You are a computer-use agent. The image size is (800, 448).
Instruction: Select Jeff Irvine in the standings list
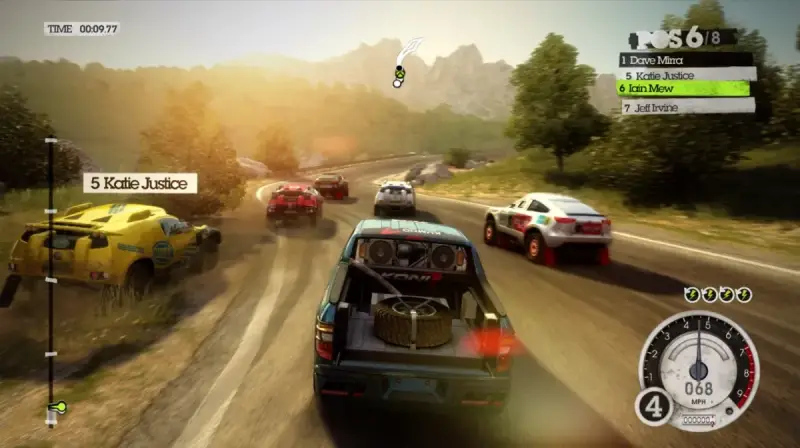pyautogui.click(x=688, y=105)
